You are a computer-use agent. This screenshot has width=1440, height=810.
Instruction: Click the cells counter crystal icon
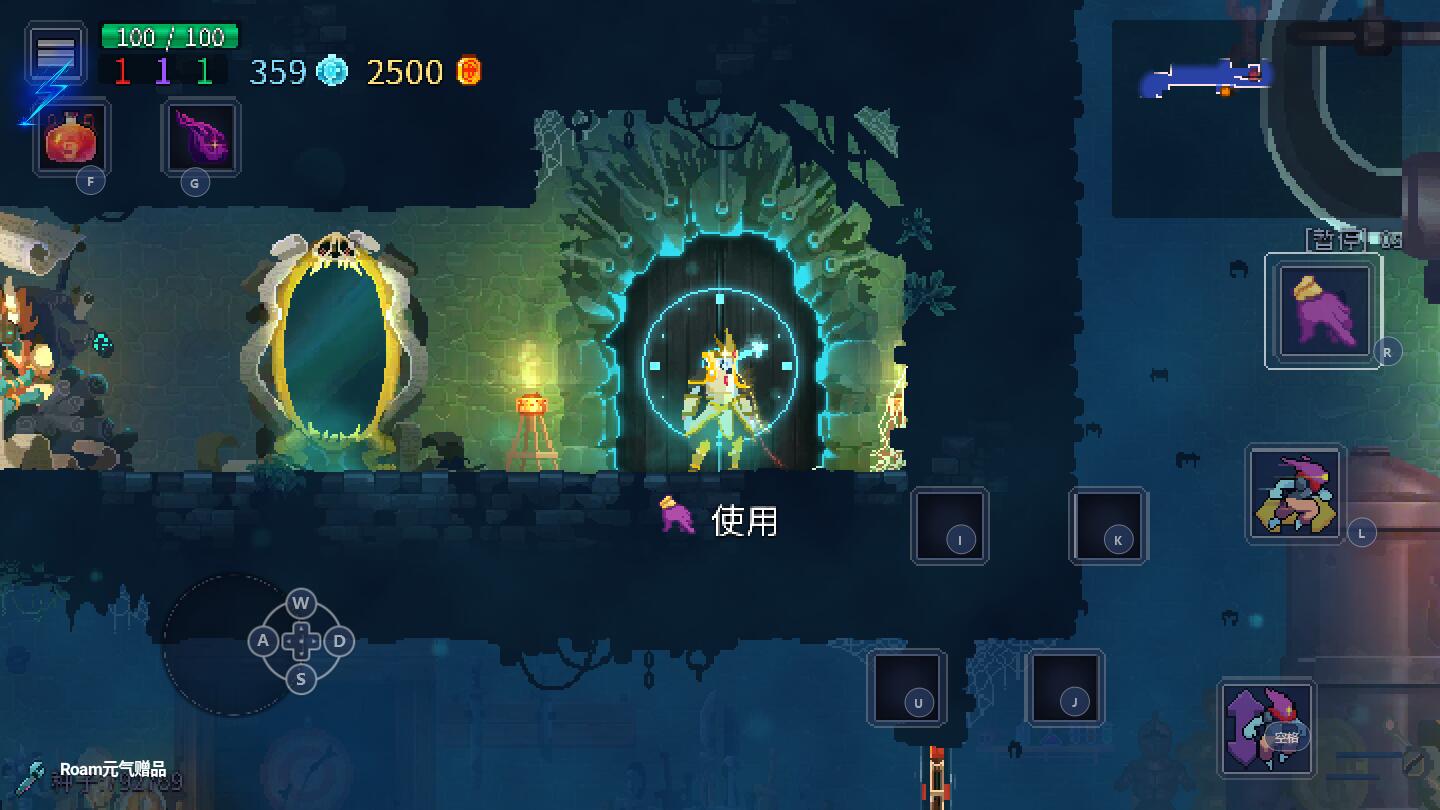[x=333, y=71]
